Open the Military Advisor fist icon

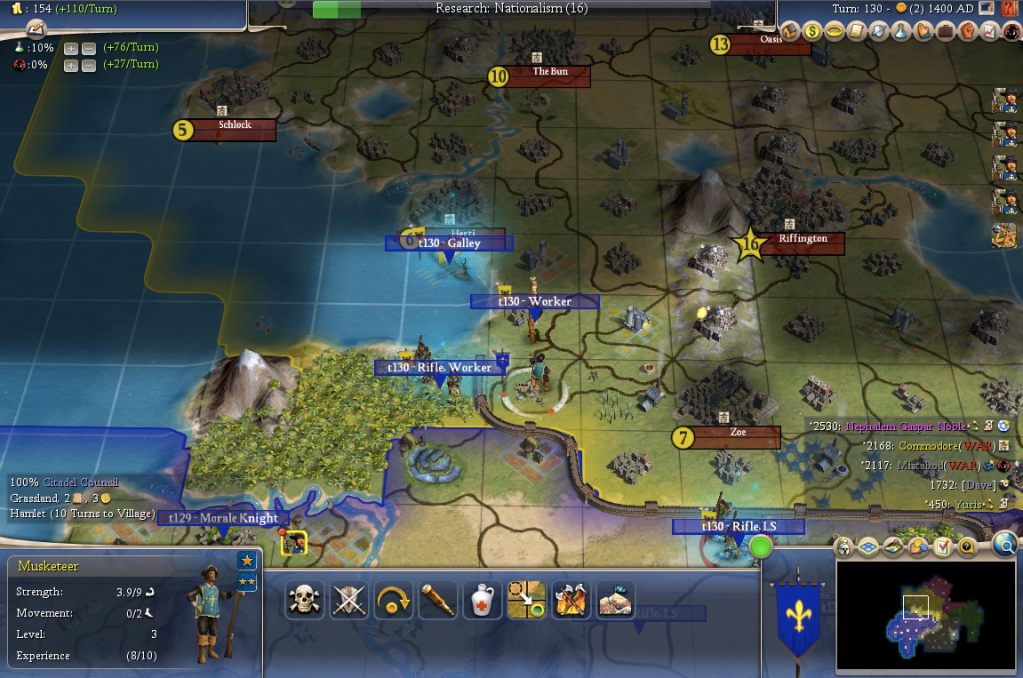[967, 31]
